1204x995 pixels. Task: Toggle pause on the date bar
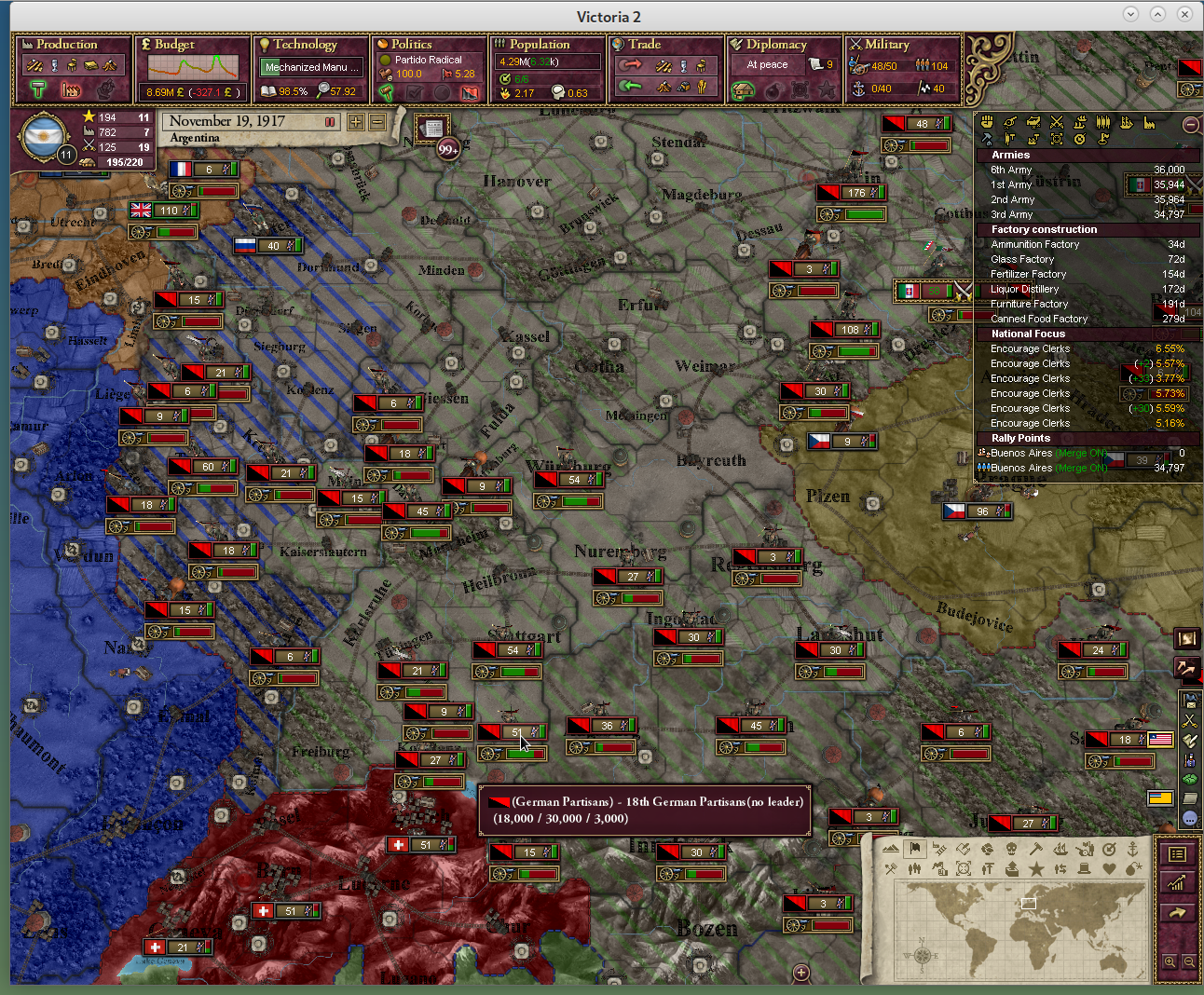tap(329, 122)
